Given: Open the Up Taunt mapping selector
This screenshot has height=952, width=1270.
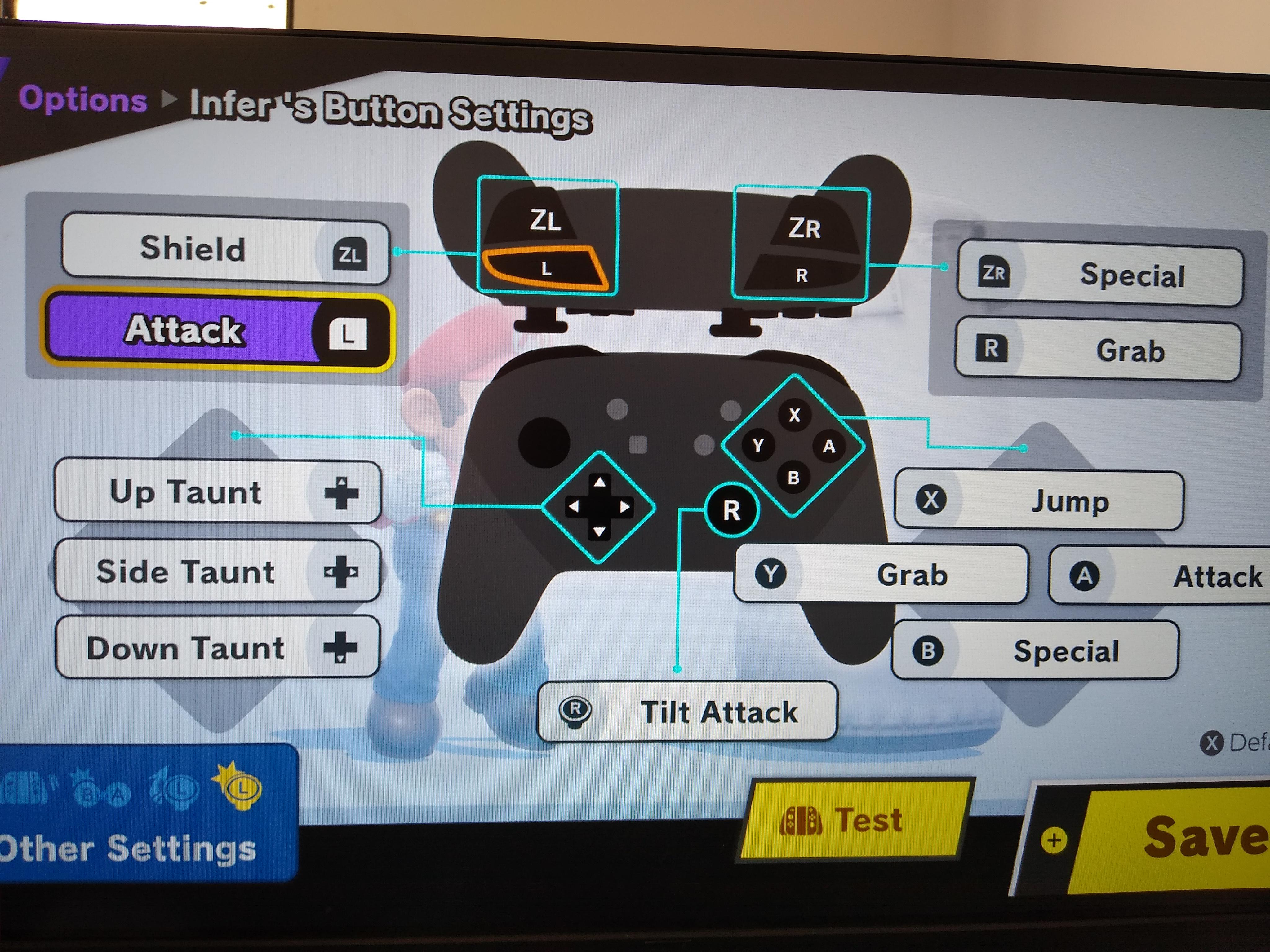Looking at the screenshot, I should tap(218, 492).
